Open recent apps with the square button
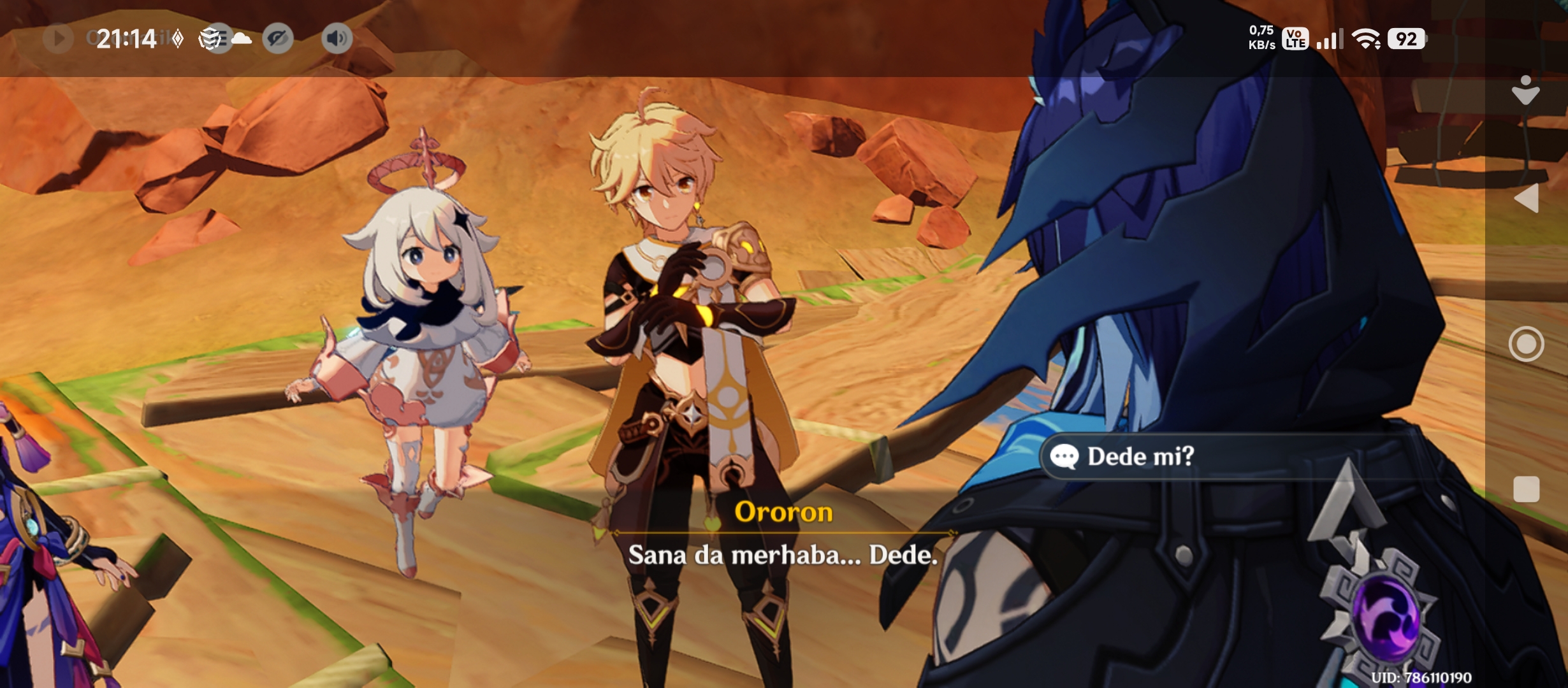The width and height of the screenshot is (1568, 688). (x=1526, y=489)
